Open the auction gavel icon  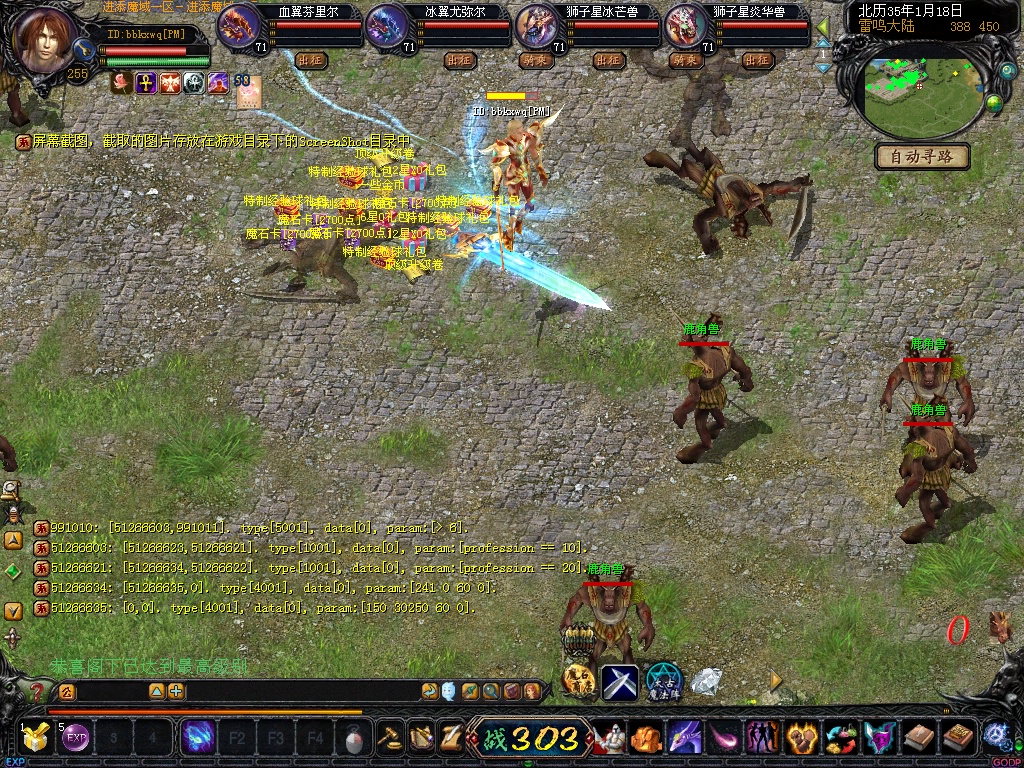(390, 739)
